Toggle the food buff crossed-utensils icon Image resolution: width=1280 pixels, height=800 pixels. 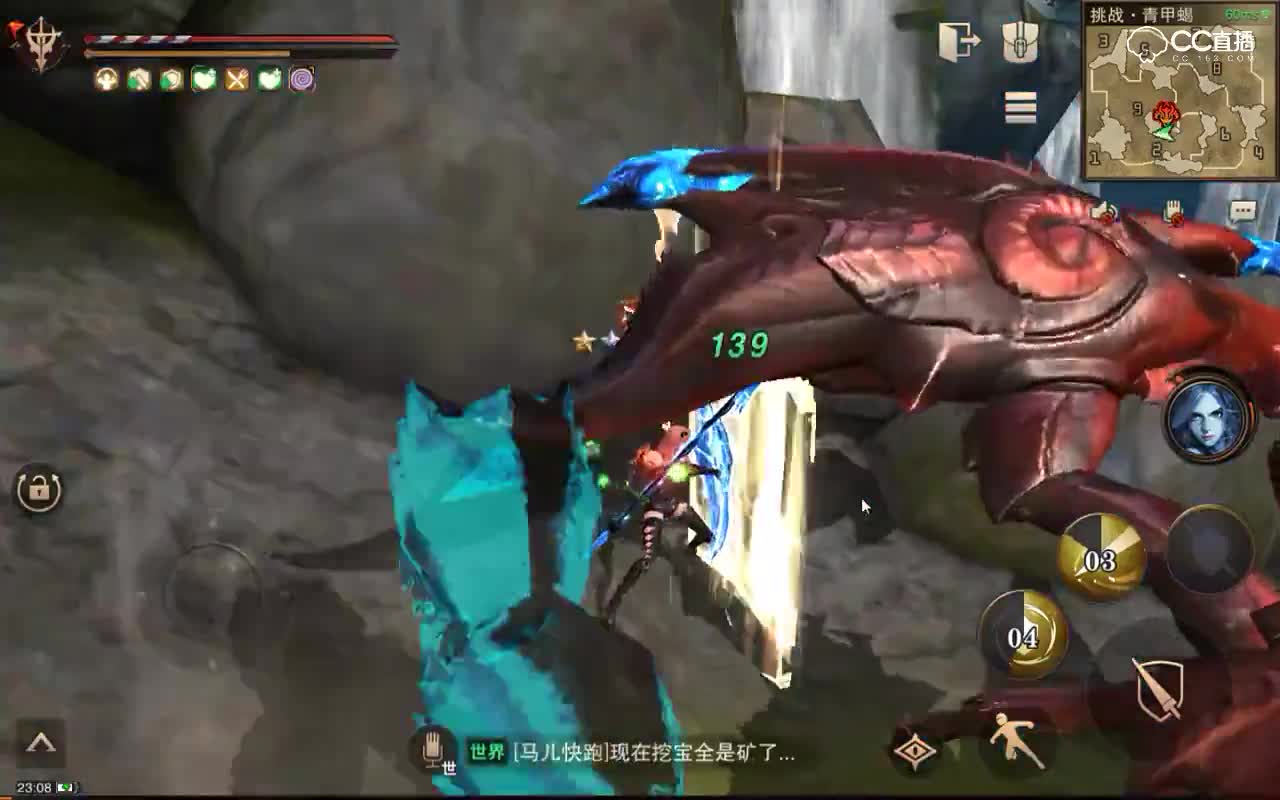(237, 76)
